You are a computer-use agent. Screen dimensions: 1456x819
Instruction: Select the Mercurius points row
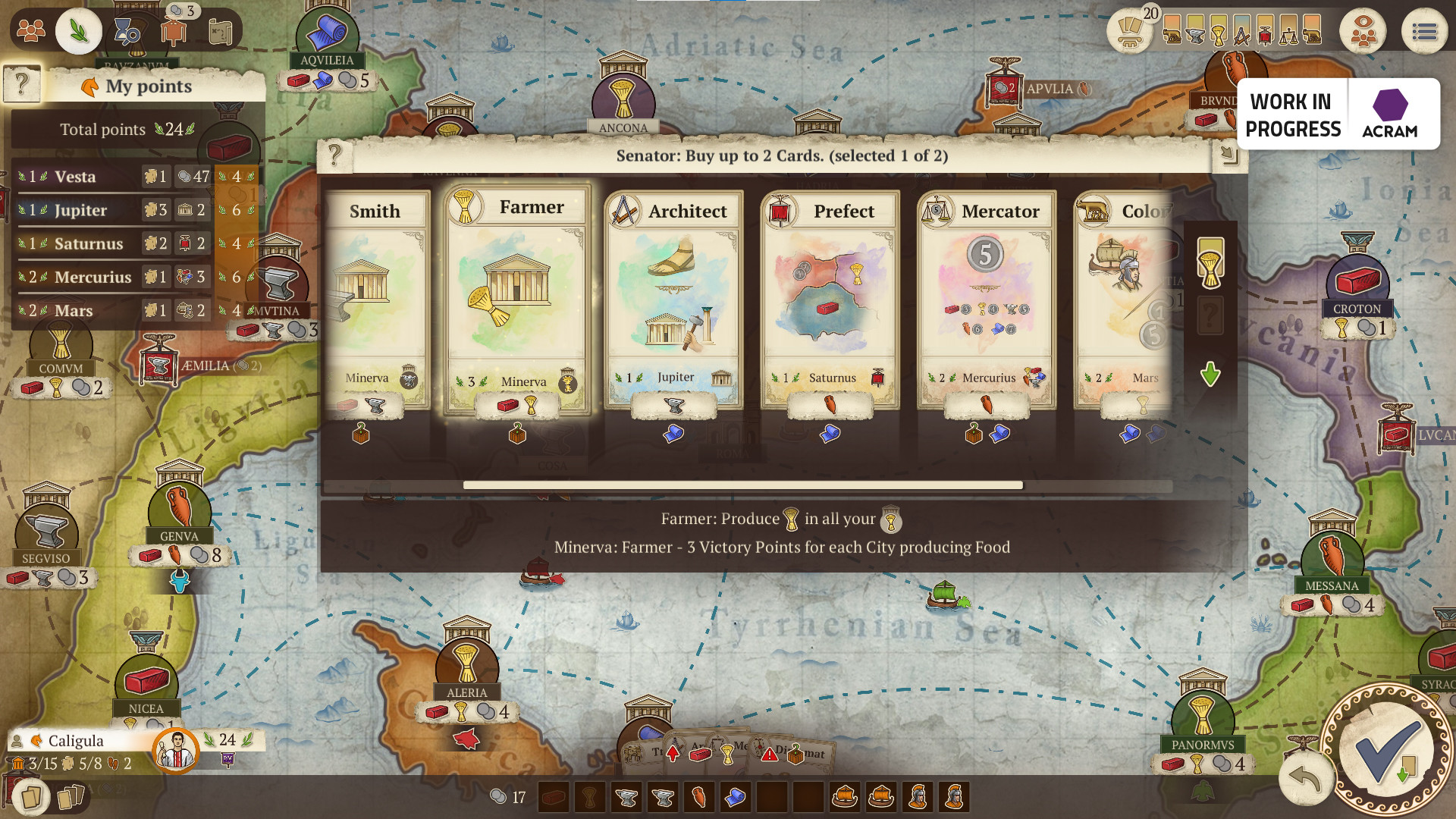click(114, 277)
